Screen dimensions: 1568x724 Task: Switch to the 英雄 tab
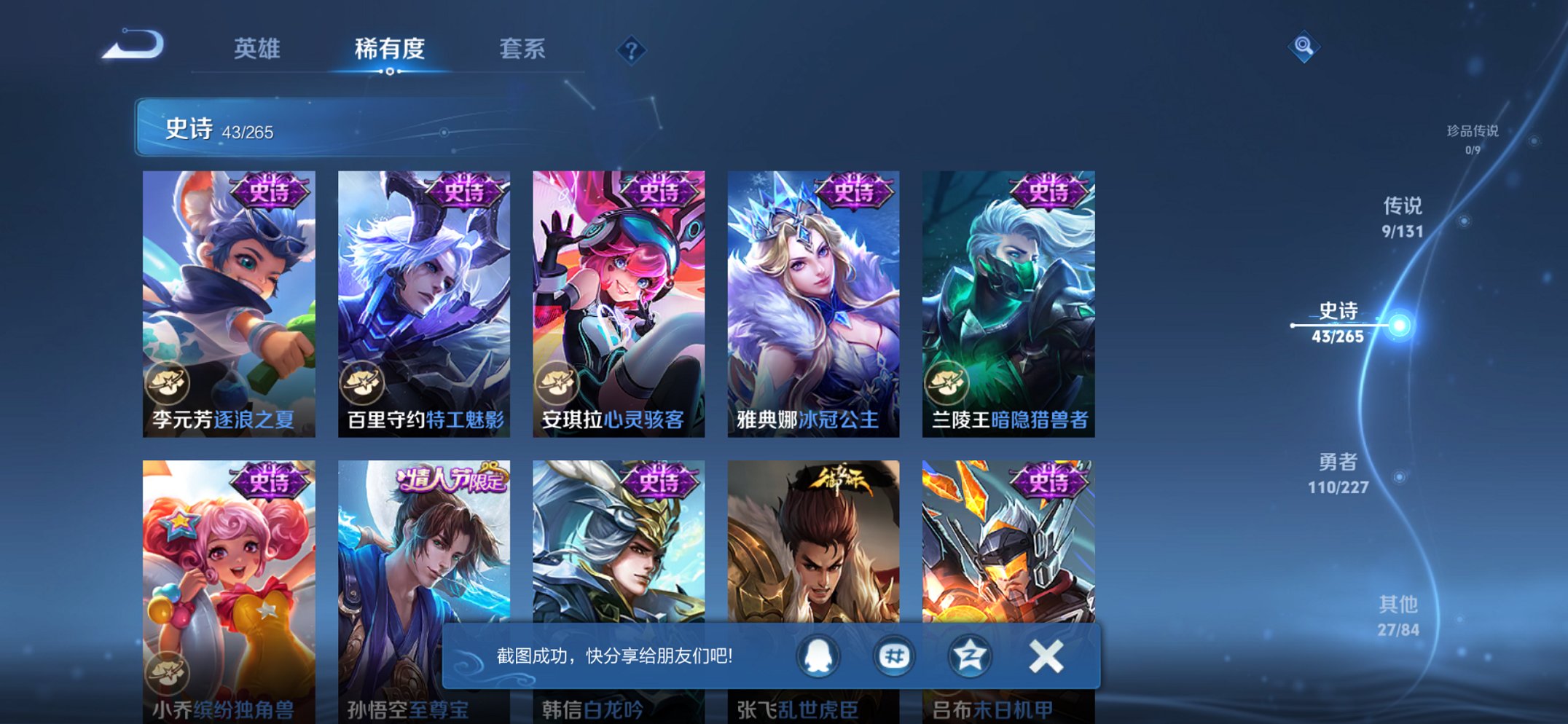[259, 49]
